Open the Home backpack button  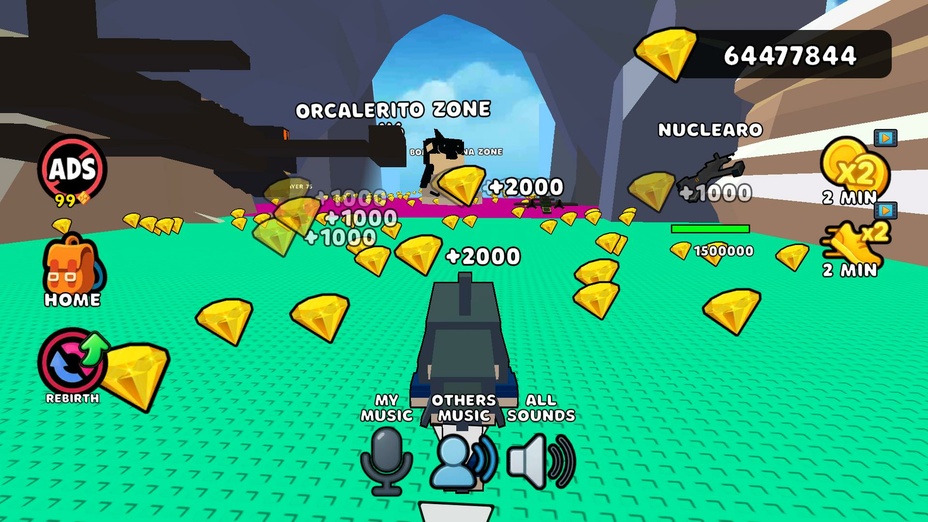click(71, 265)
